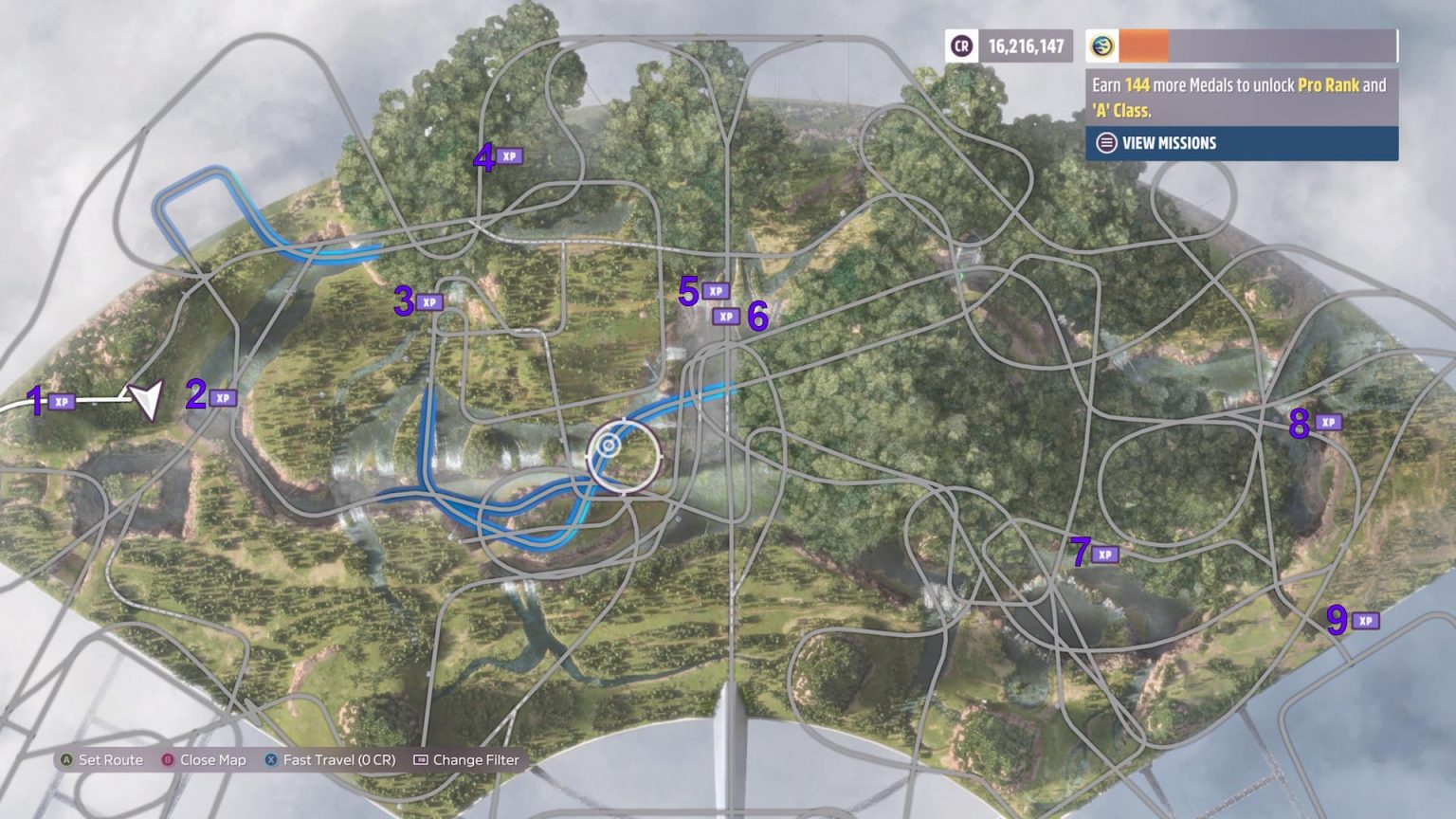Screen dimensions: 1456x819
Task: Select the wheelspin token icon
Action: [x=1101, y=43]
